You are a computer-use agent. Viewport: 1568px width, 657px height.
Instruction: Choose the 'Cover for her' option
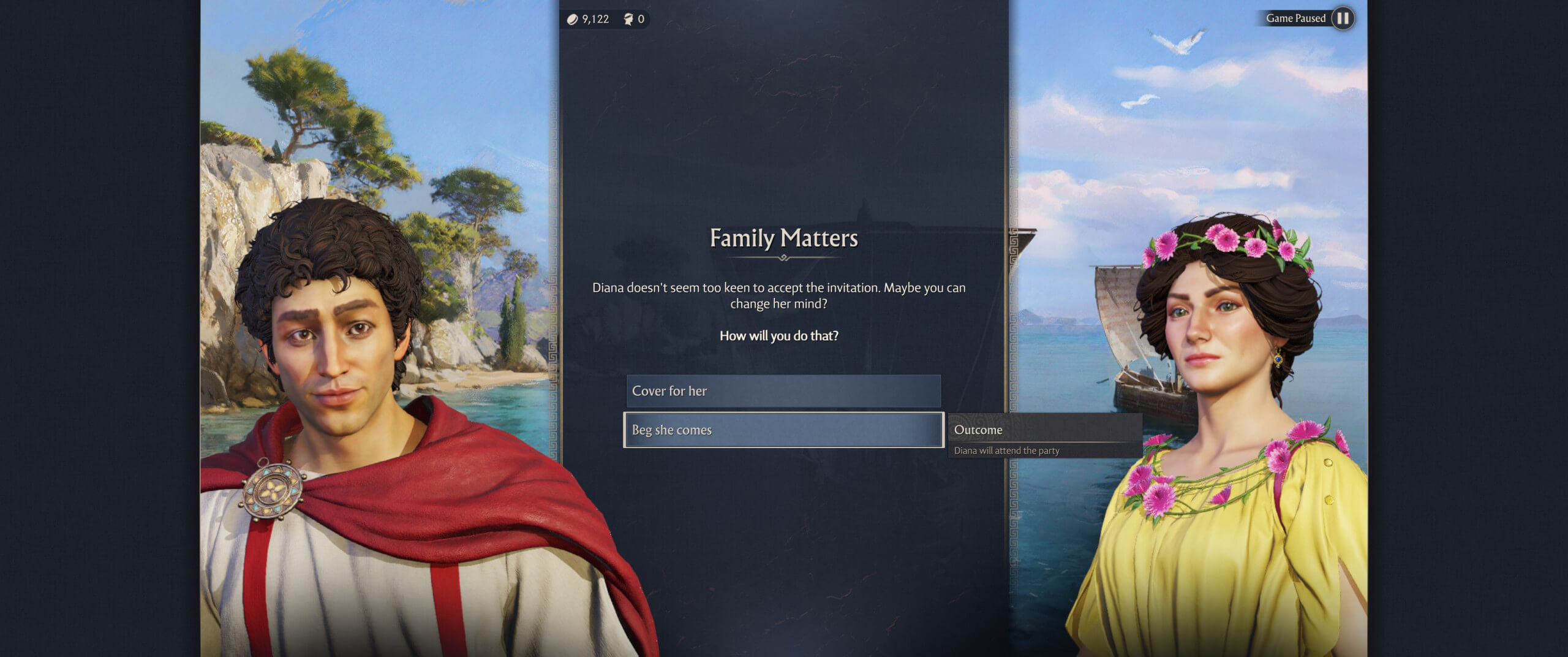pos(783,391)
